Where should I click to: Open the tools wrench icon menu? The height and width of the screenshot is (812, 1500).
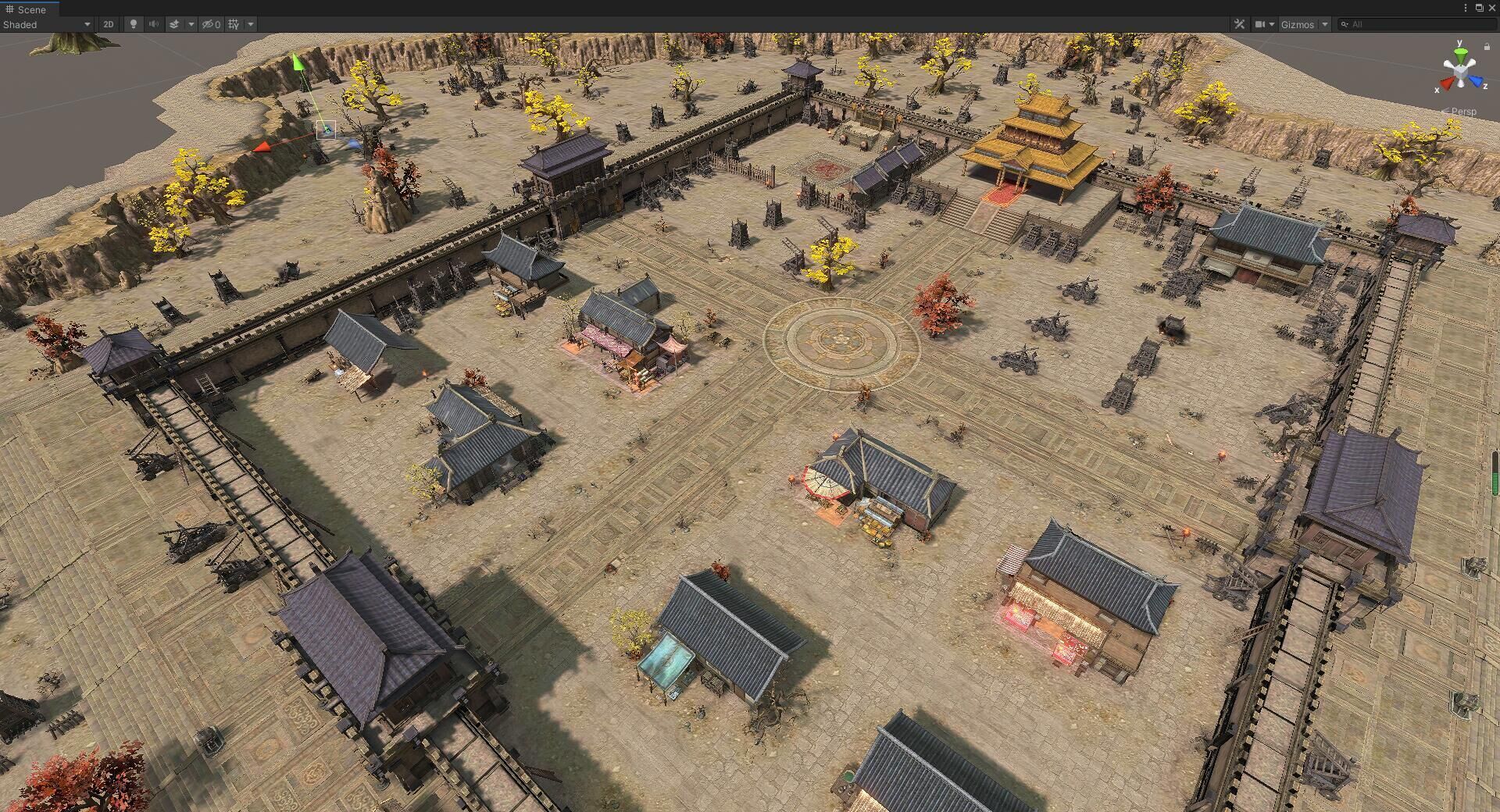click(1239, 24)
